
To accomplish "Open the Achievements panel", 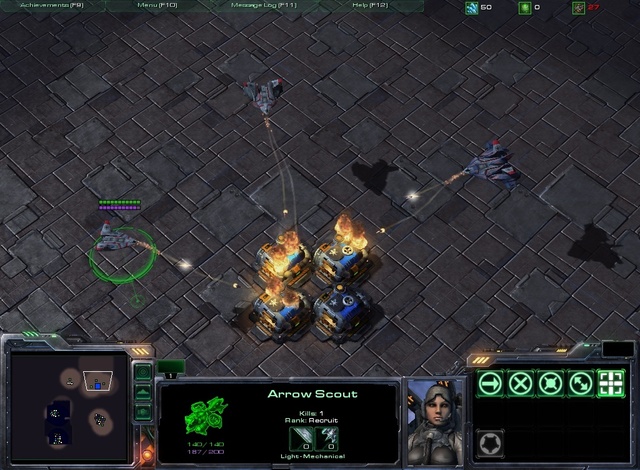I will point(51,6).
